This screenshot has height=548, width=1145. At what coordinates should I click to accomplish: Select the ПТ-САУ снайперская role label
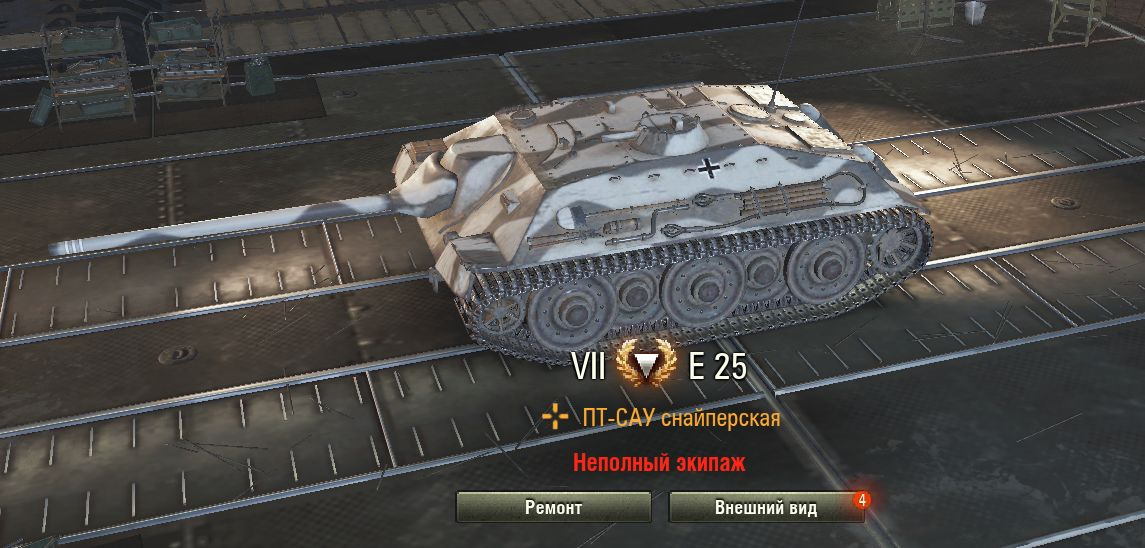[x=680, y=418]
